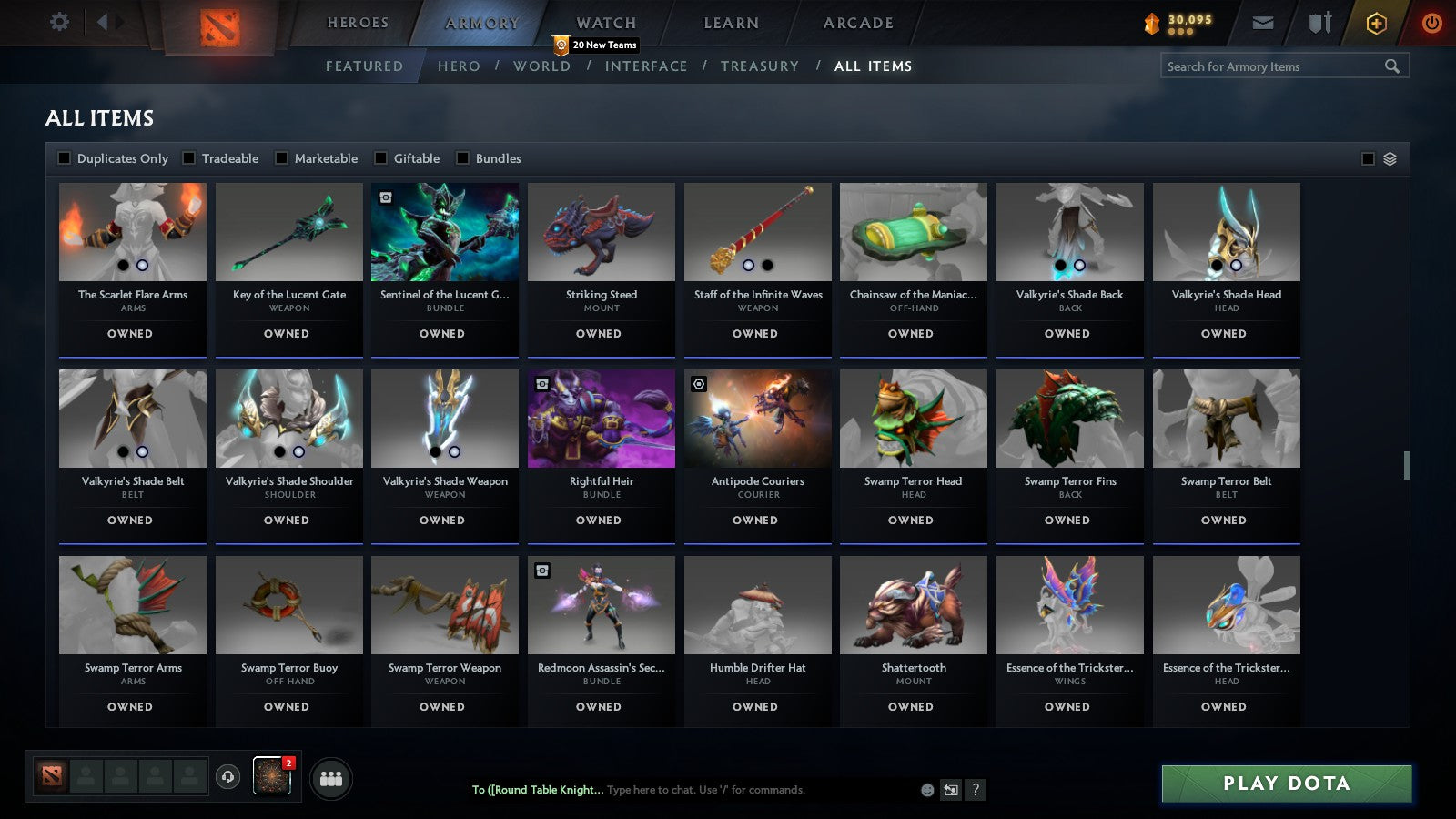Click the voice chat headphone icon
Image resolution: width=1456 pixels, height=819 pixels.
pyautogui.click(x=227, y=774)
